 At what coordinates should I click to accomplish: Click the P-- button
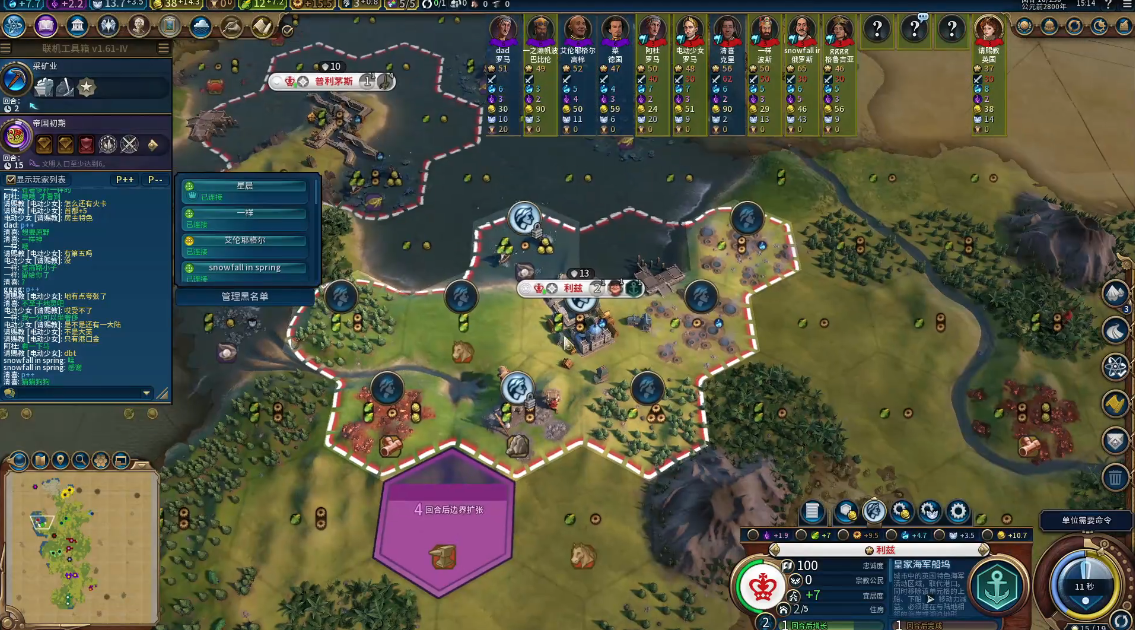coord(155,180)
